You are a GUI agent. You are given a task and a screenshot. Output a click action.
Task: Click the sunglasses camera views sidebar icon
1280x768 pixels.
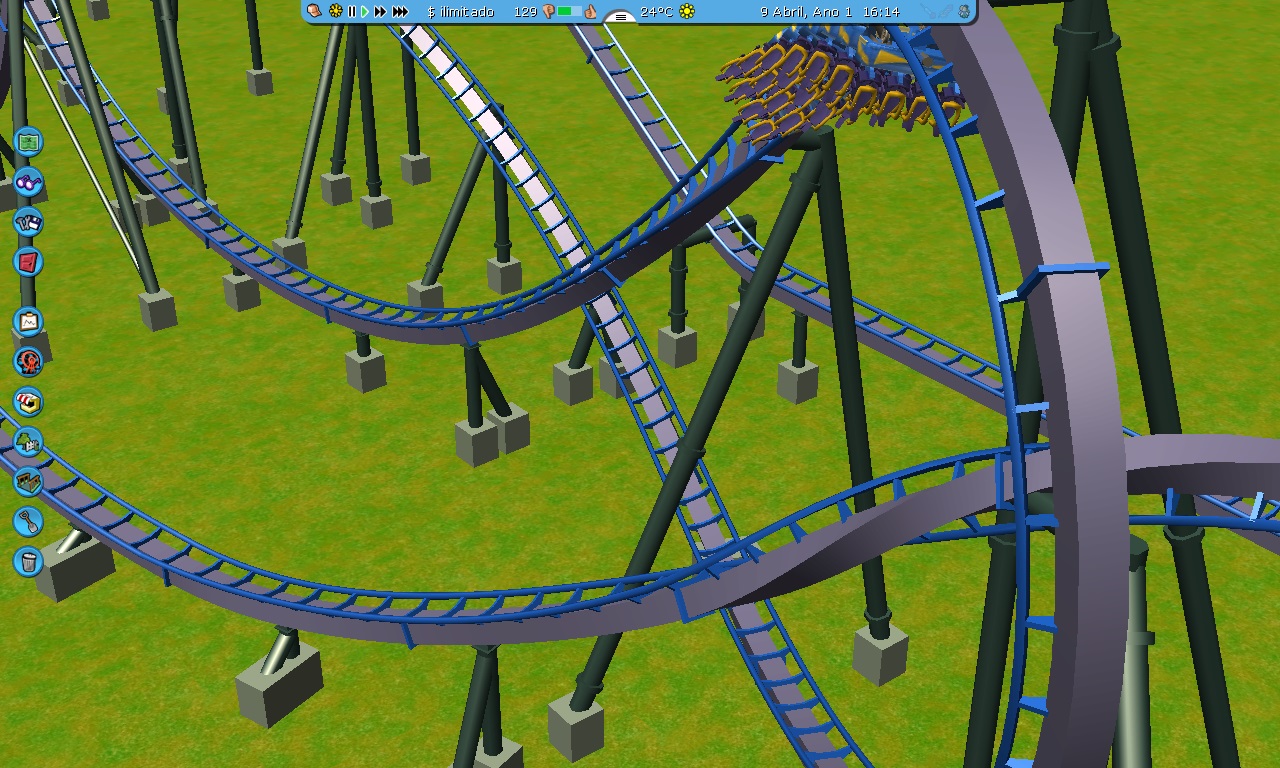coord(29,183)
